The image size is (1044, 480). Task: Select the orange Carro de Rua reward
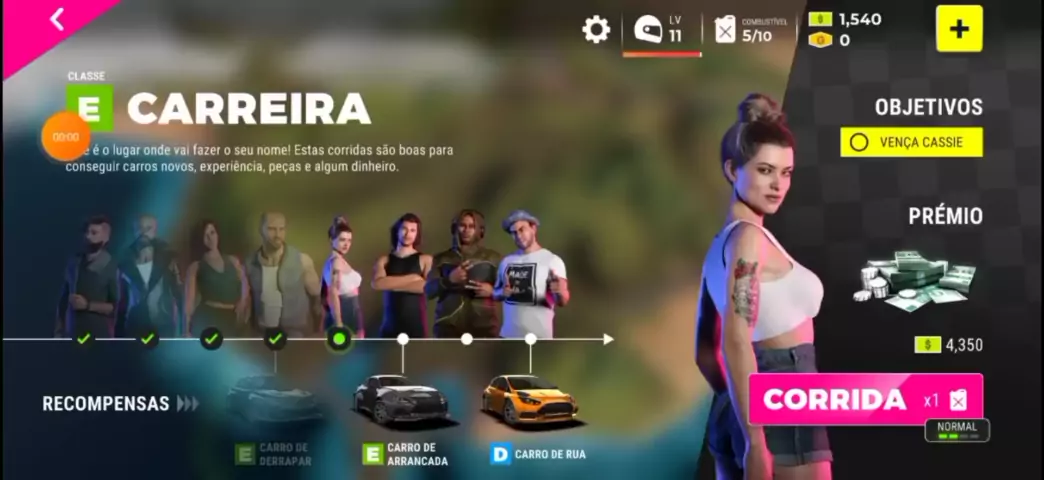point(529,399)
